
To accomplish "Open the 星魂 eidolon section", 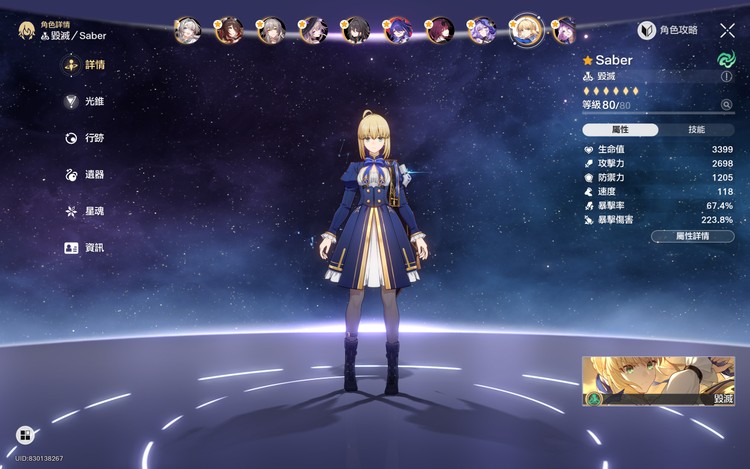I will [84, 211].
